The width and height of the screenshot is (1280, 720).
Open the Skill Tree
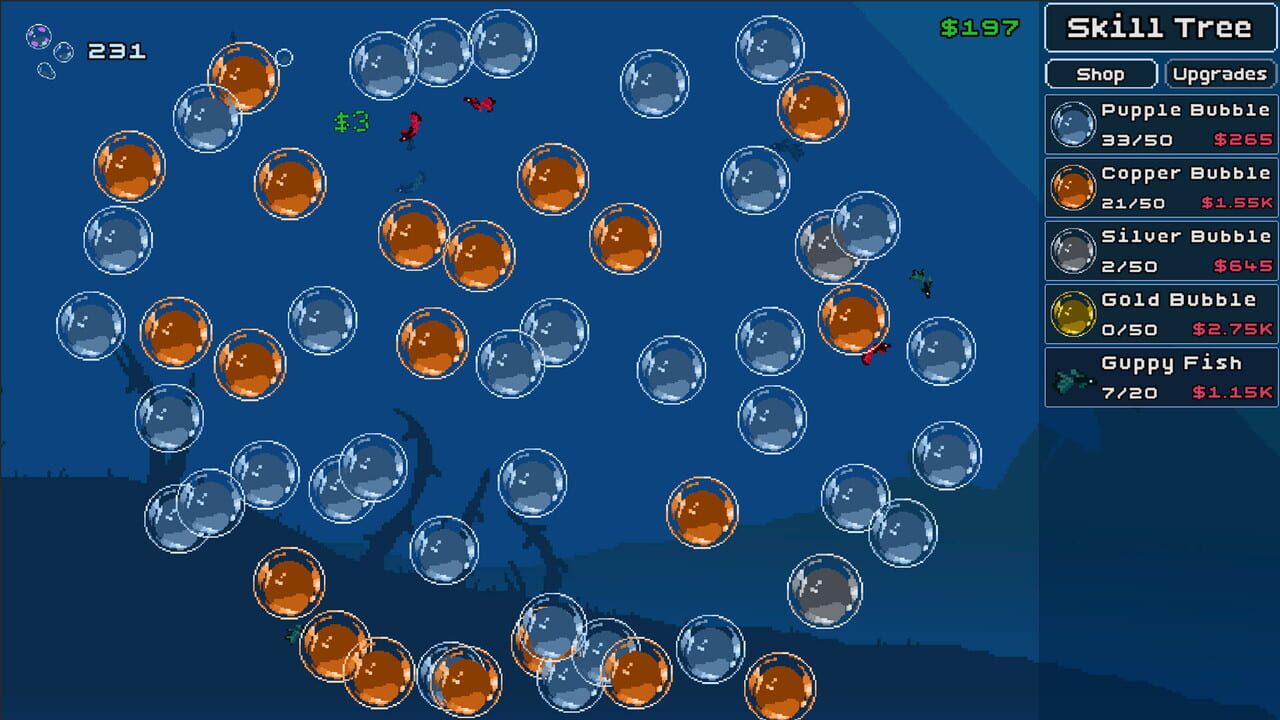point(1160,28)
